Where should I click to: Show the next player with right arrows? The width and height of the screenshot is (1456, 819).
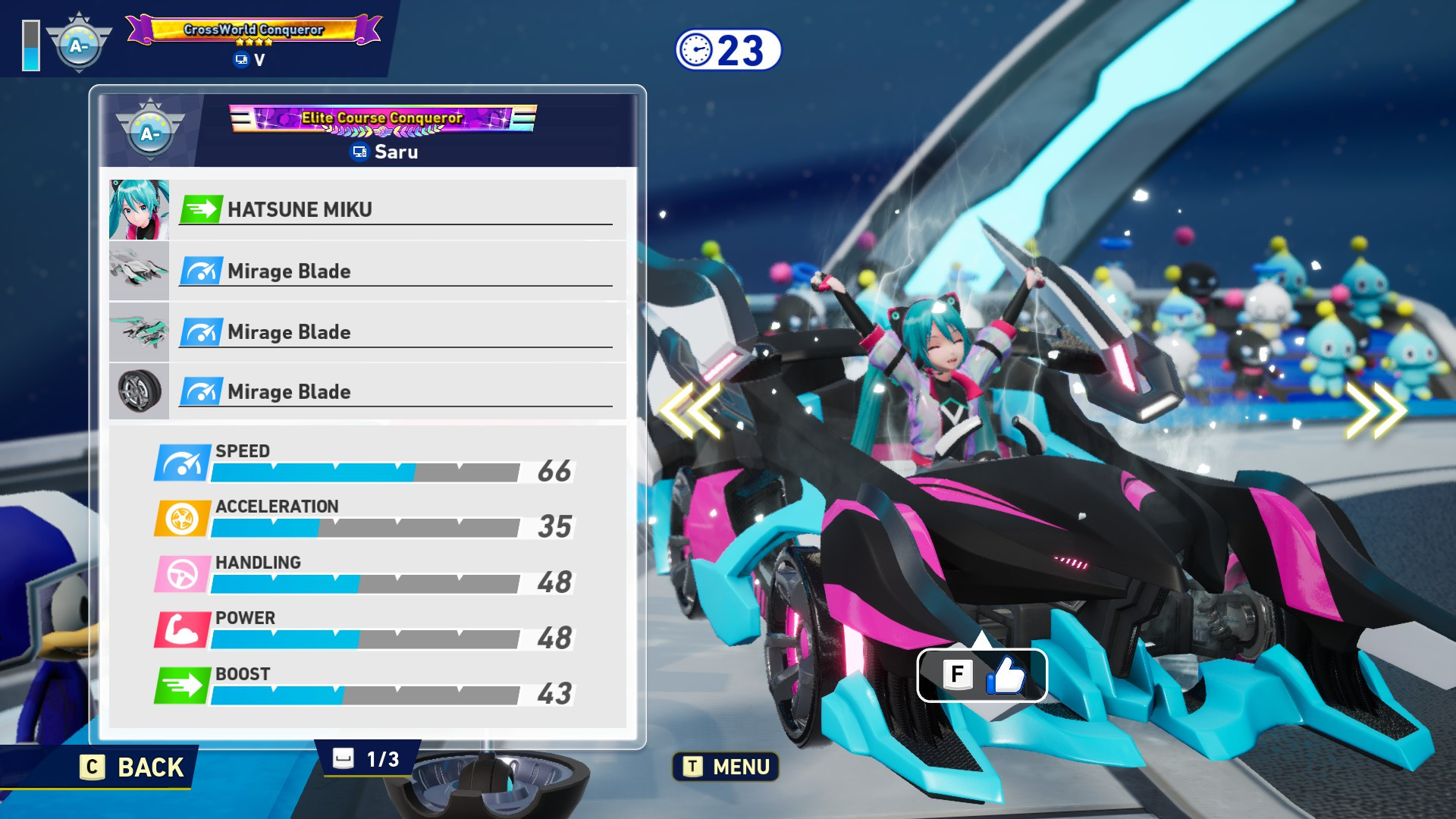pyautogui.click(x=1376, y=410)
